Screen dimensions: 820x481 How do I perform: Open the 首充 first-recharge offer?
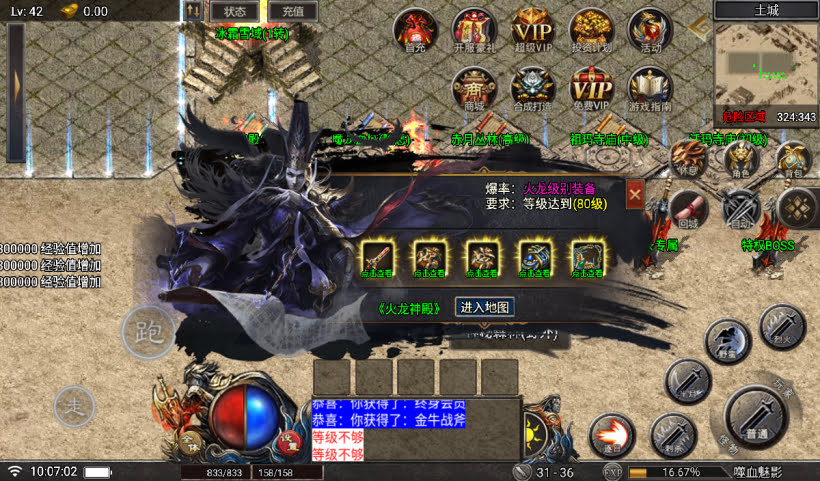(x=415, y=30)
